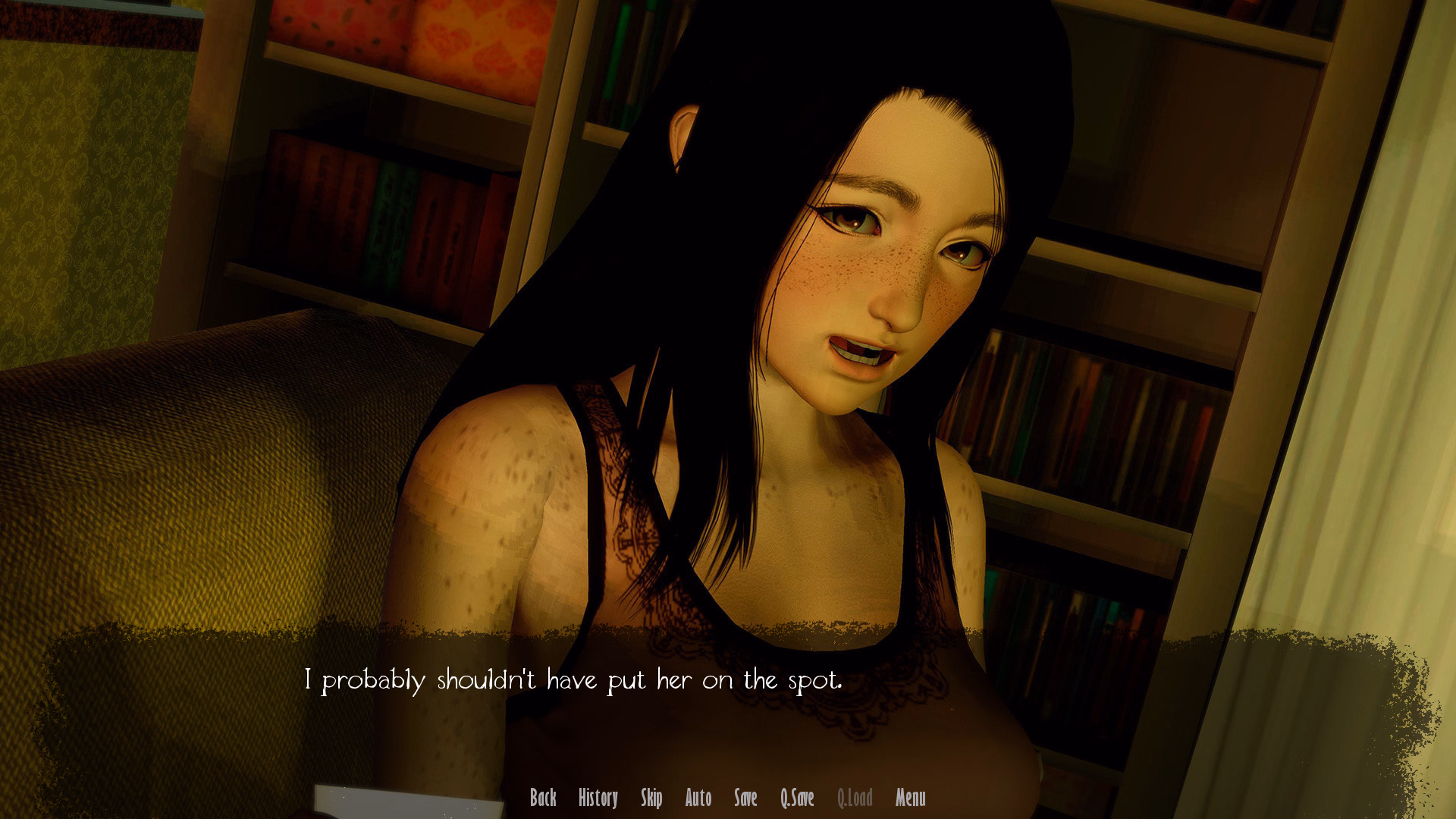
Task: Select Skip to fast-forward read text
Action: tap(652, 799)
